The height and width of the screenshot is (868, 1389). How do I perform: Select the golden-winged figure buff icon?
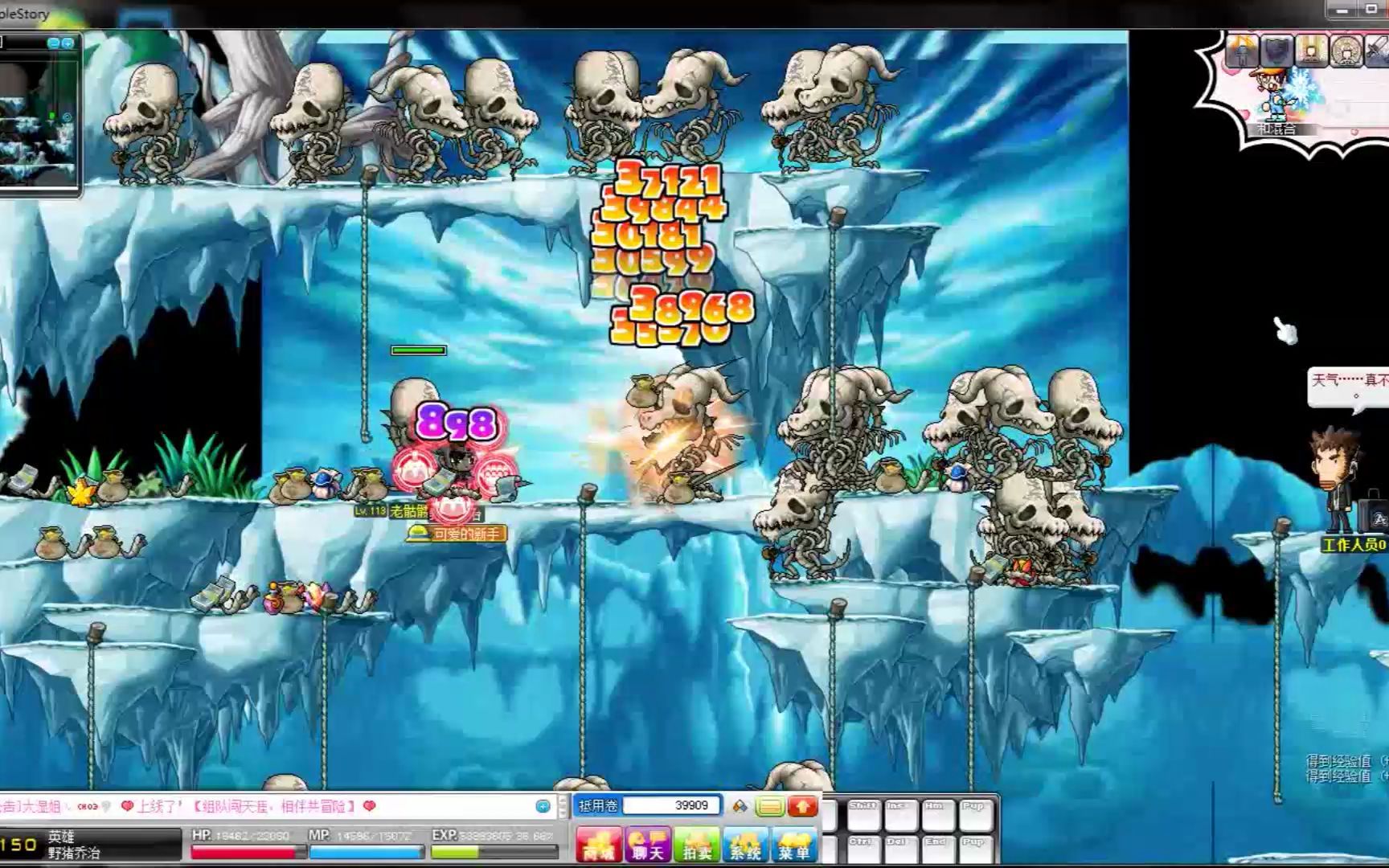[x=1242, y=51]
